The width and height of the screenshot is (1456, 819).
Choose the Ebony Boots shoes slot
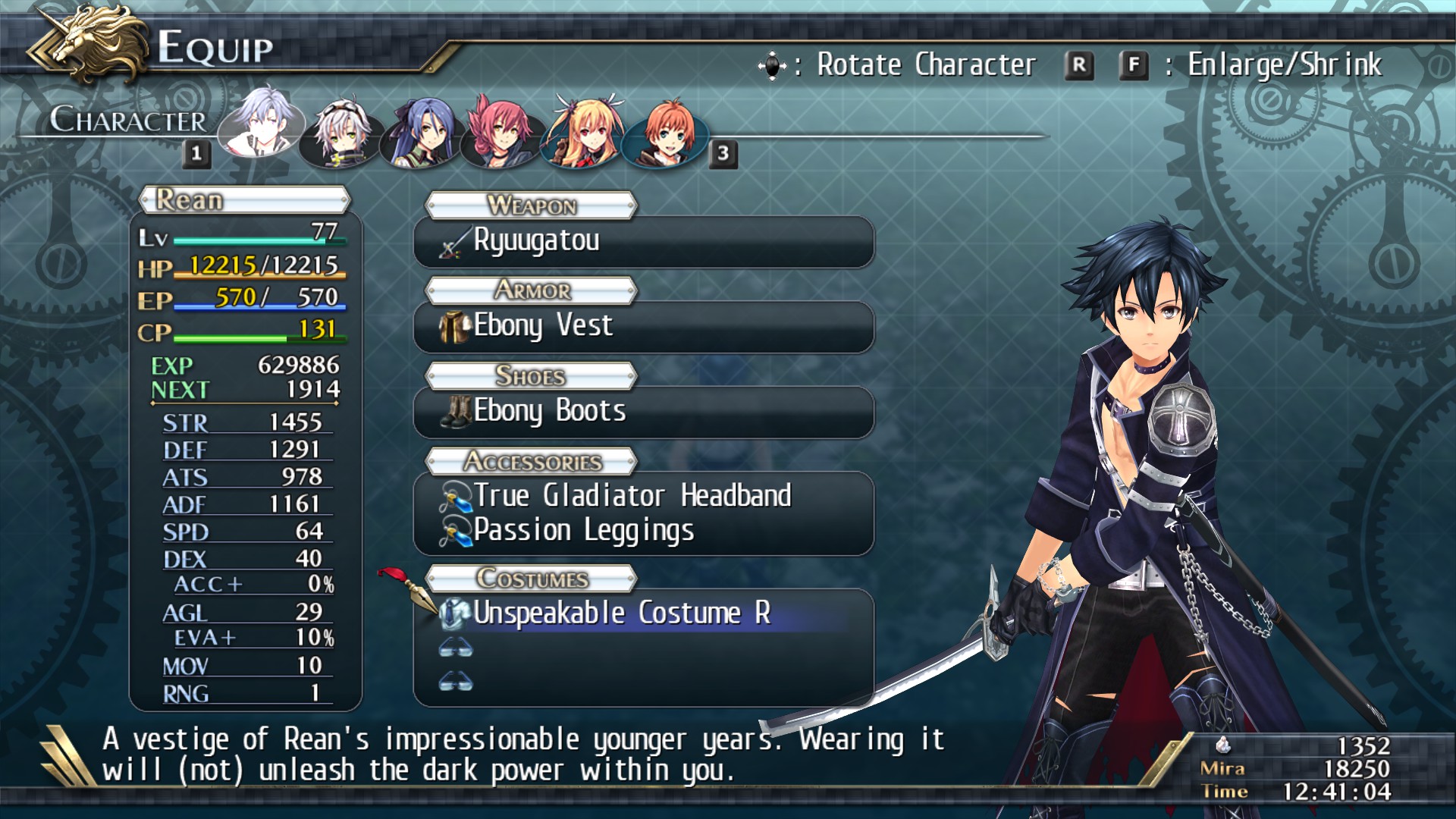[x=643, y=412]
